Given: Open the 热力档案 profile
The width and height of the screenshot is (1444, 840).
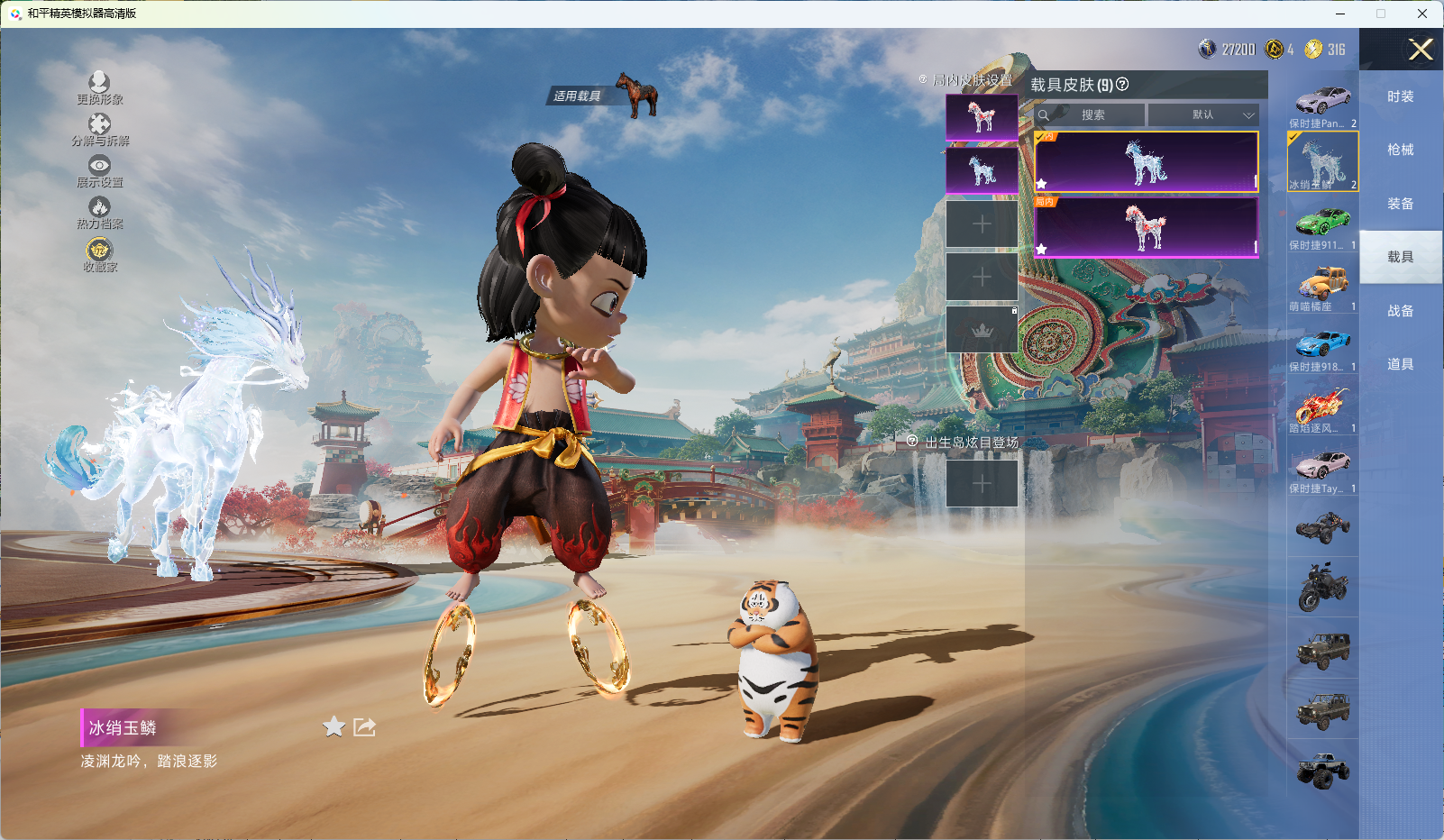Looking at the screenshot, I should (x=99, y=213).
